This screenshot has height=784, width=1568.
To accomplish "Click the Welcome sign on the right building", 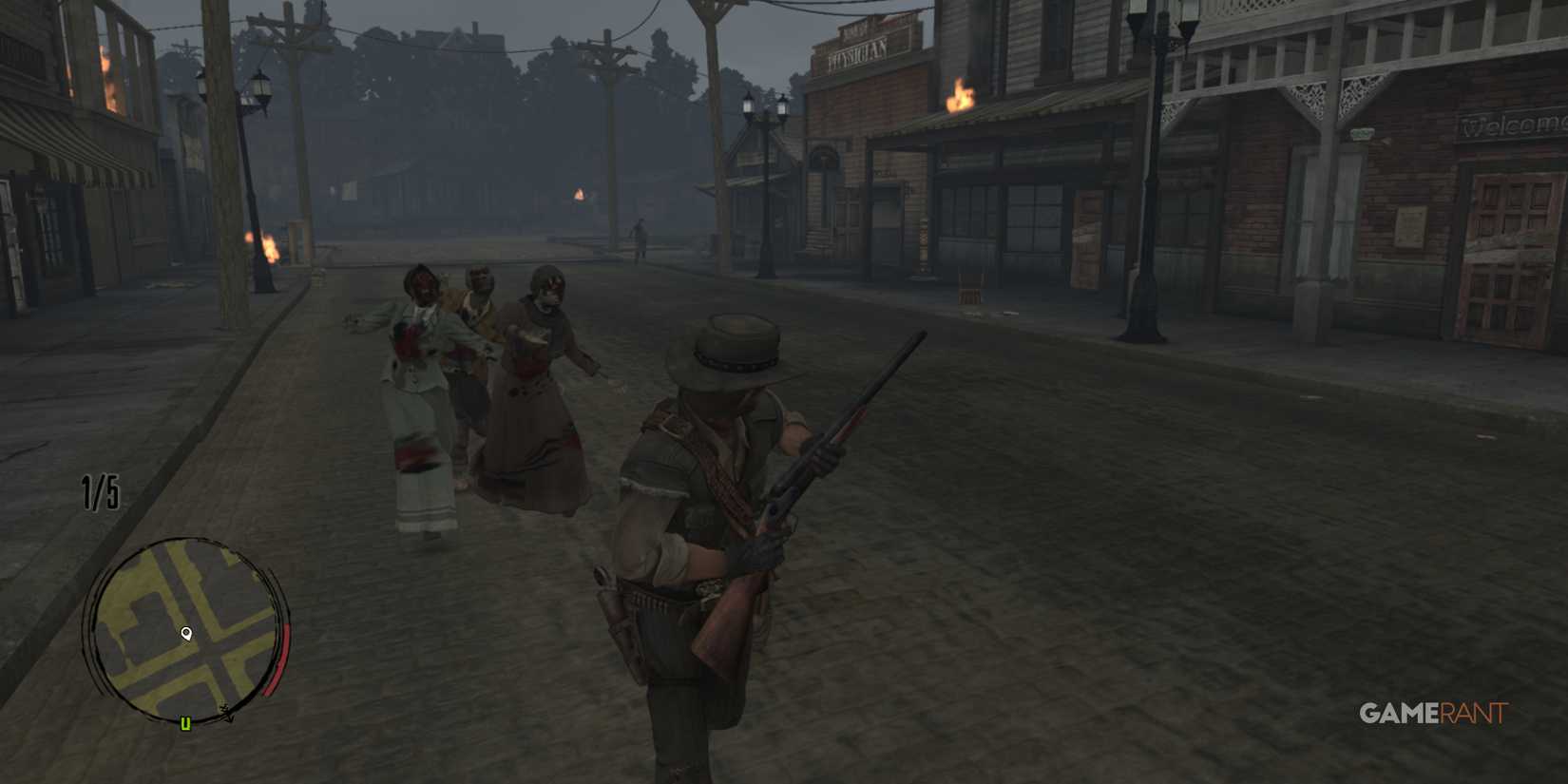I will point(1516,124).
